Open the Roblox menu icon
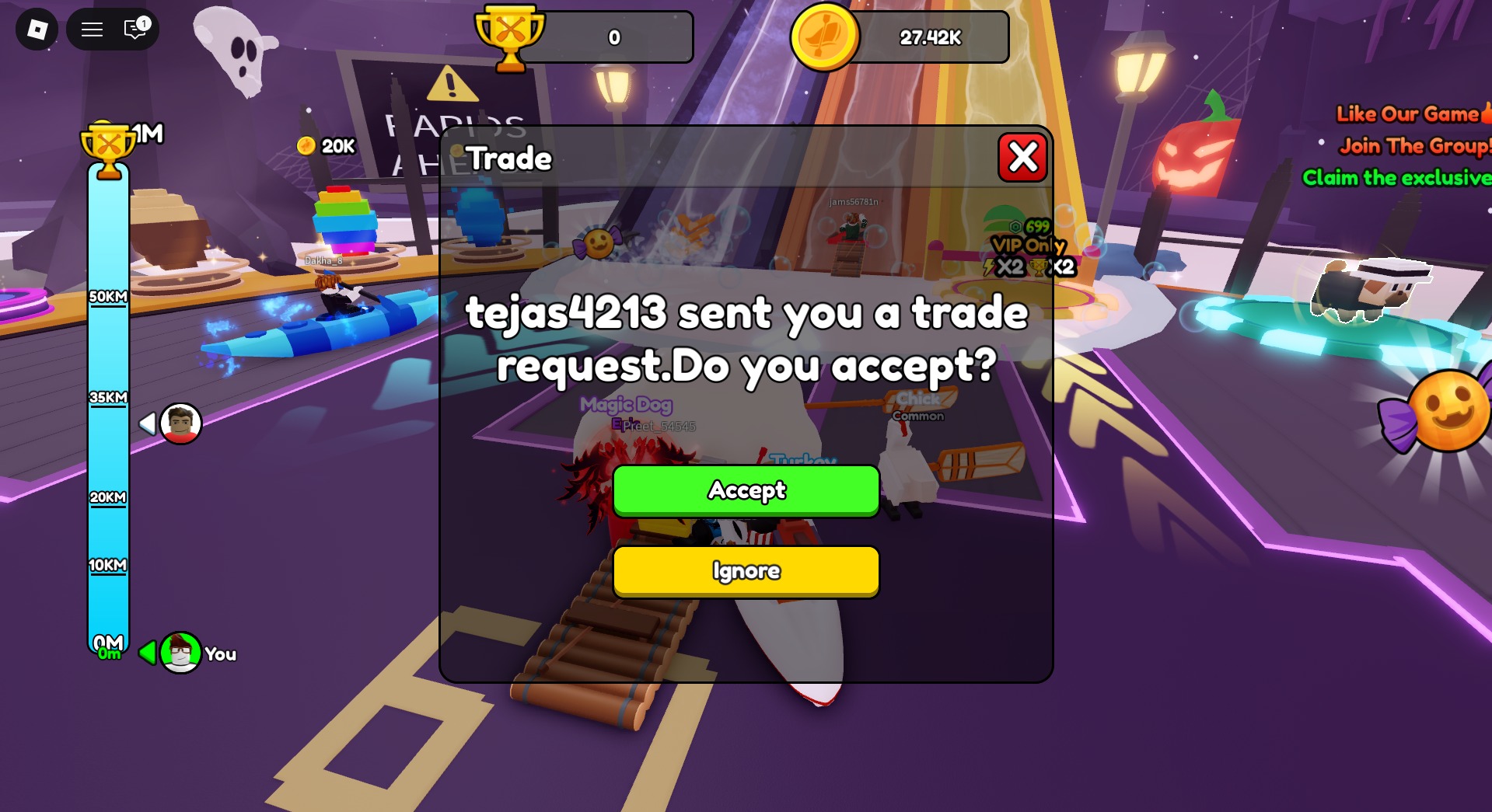 click(x=36, y=29)
